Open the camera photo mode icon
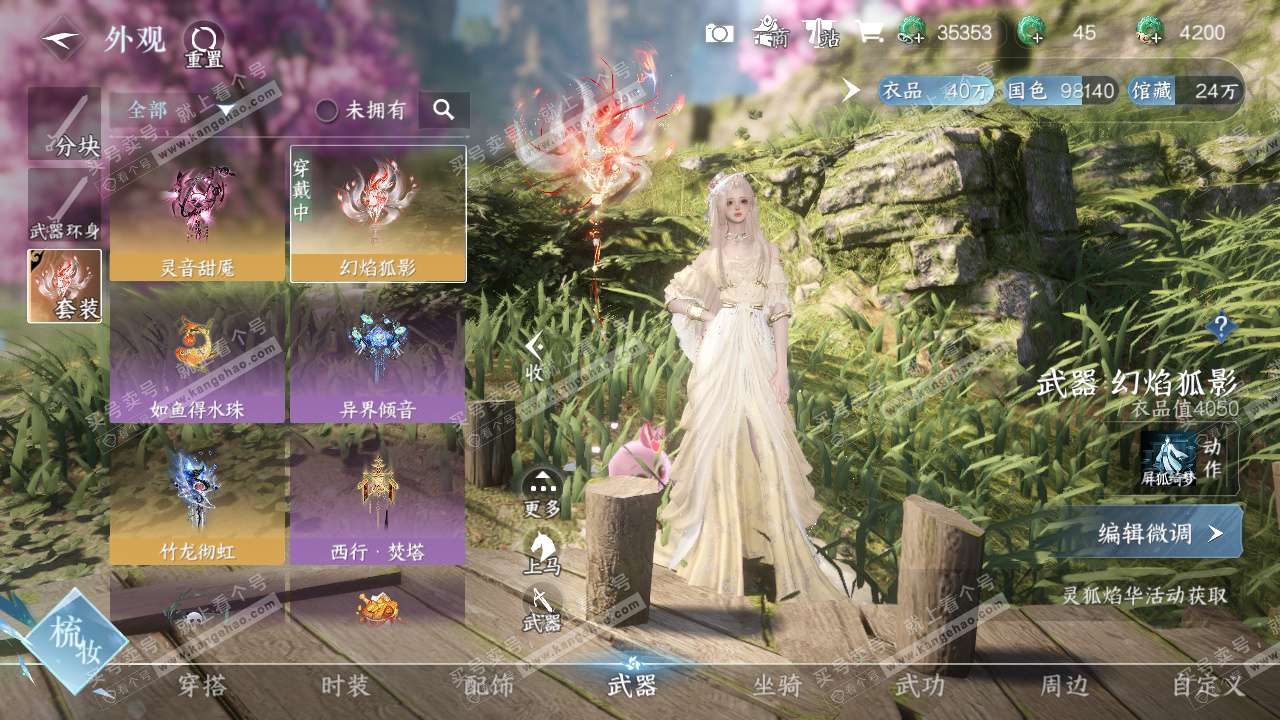 point(719,33)
